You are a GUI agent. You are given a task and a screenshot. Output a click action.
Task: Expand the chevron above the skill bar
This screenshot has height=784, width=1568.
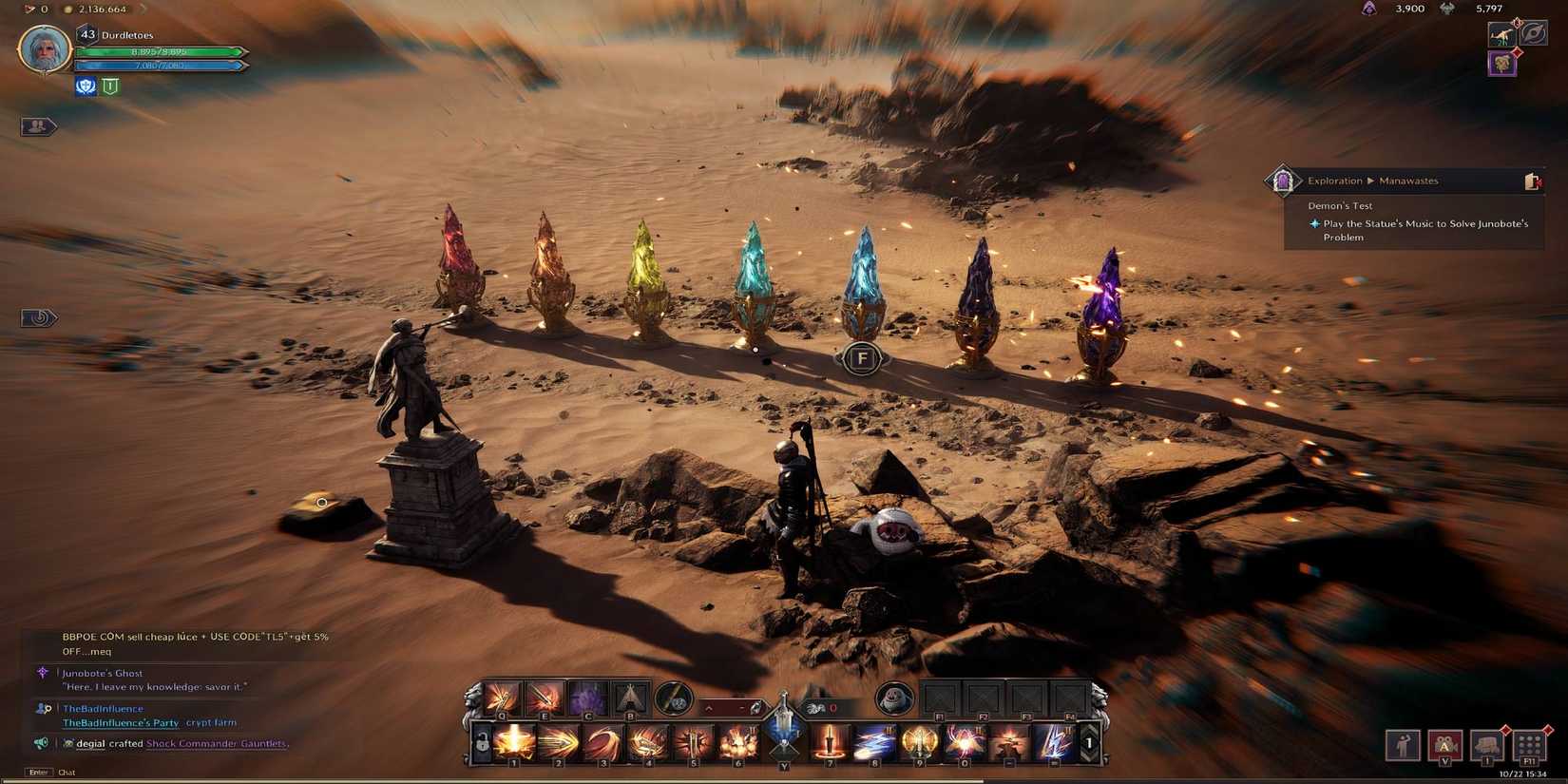pos(709,707)
